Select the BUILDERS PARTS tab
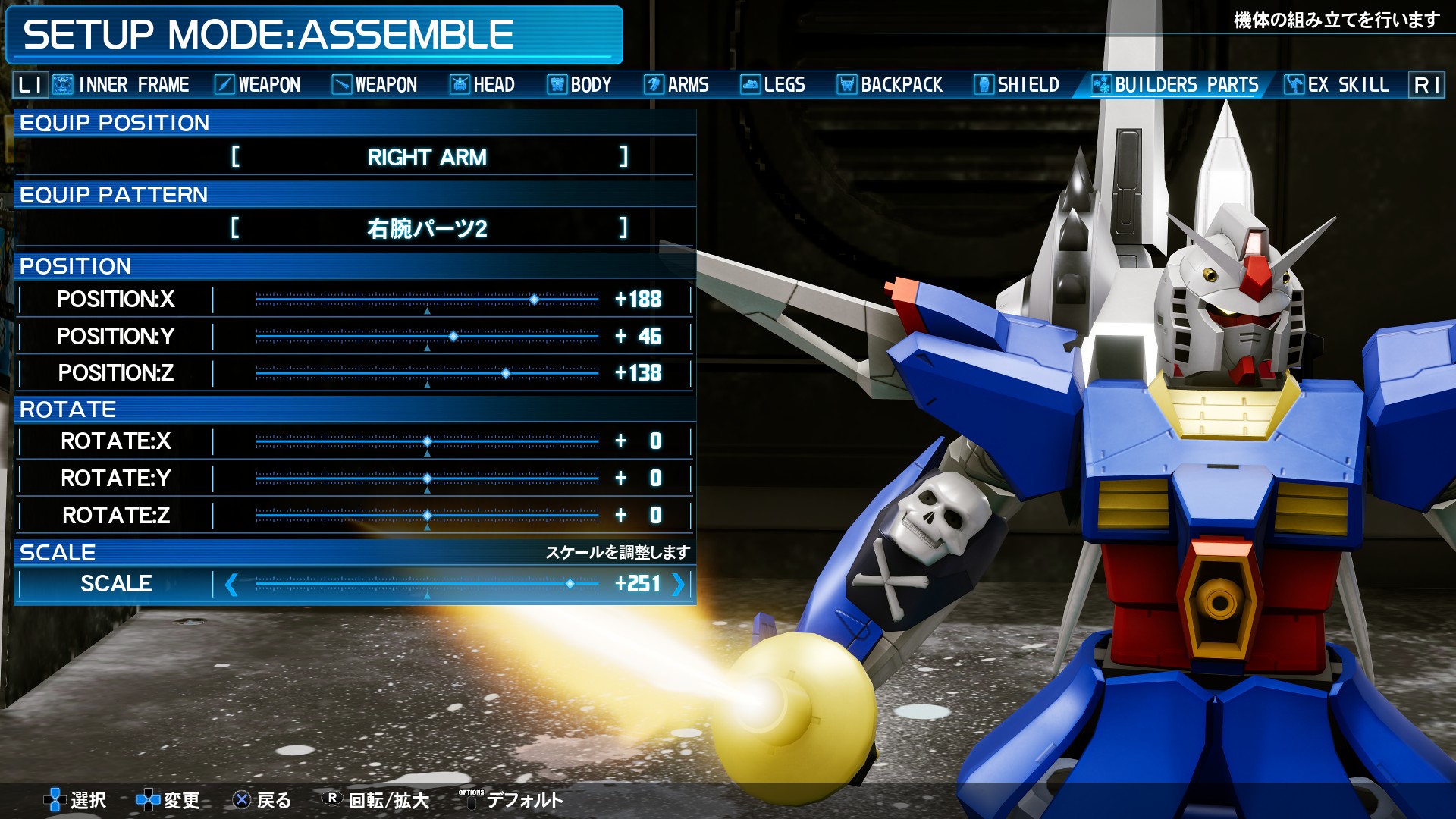Viewport: 1456px width, 819px height. point(1175,84)
